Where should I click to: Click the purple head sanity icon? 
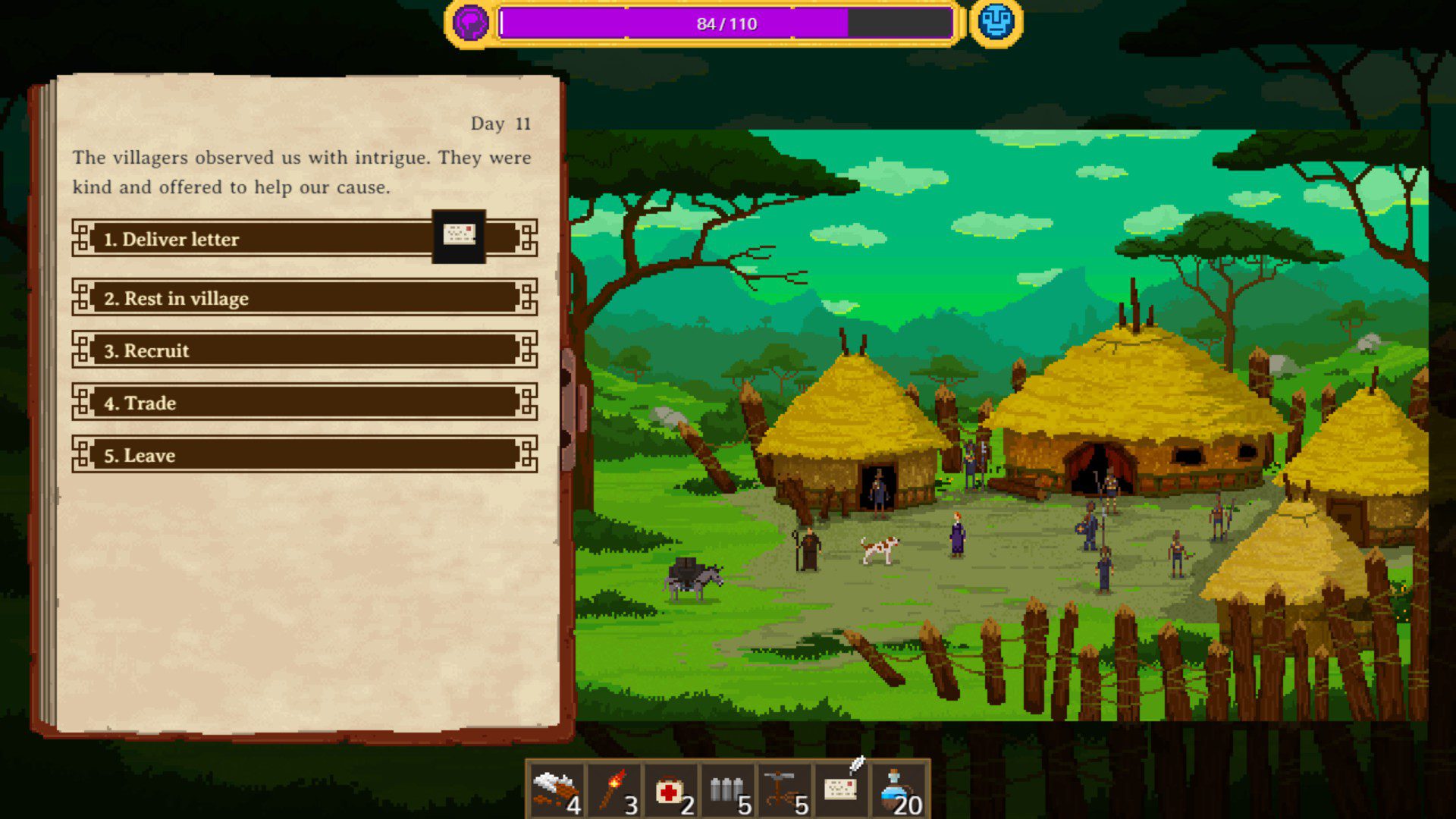(x=470, y=23)
